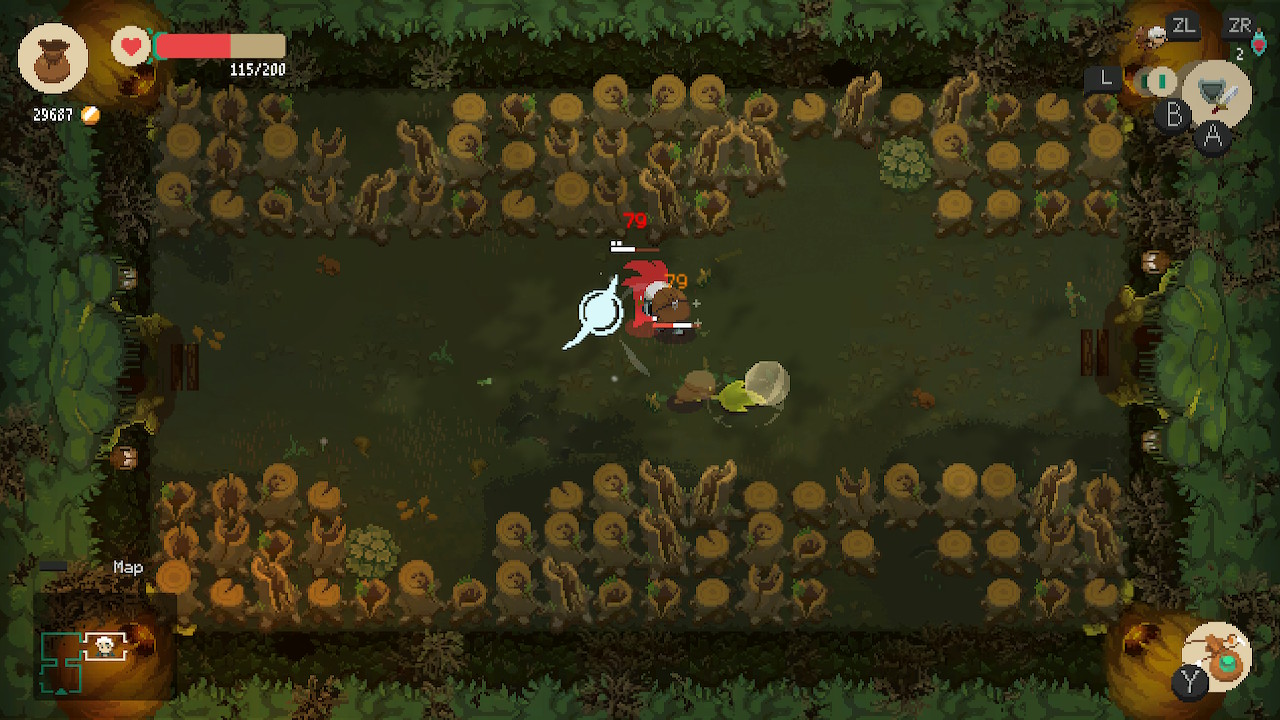
Task: Toggle the green weapon swap indicator
Action: 1160,80
